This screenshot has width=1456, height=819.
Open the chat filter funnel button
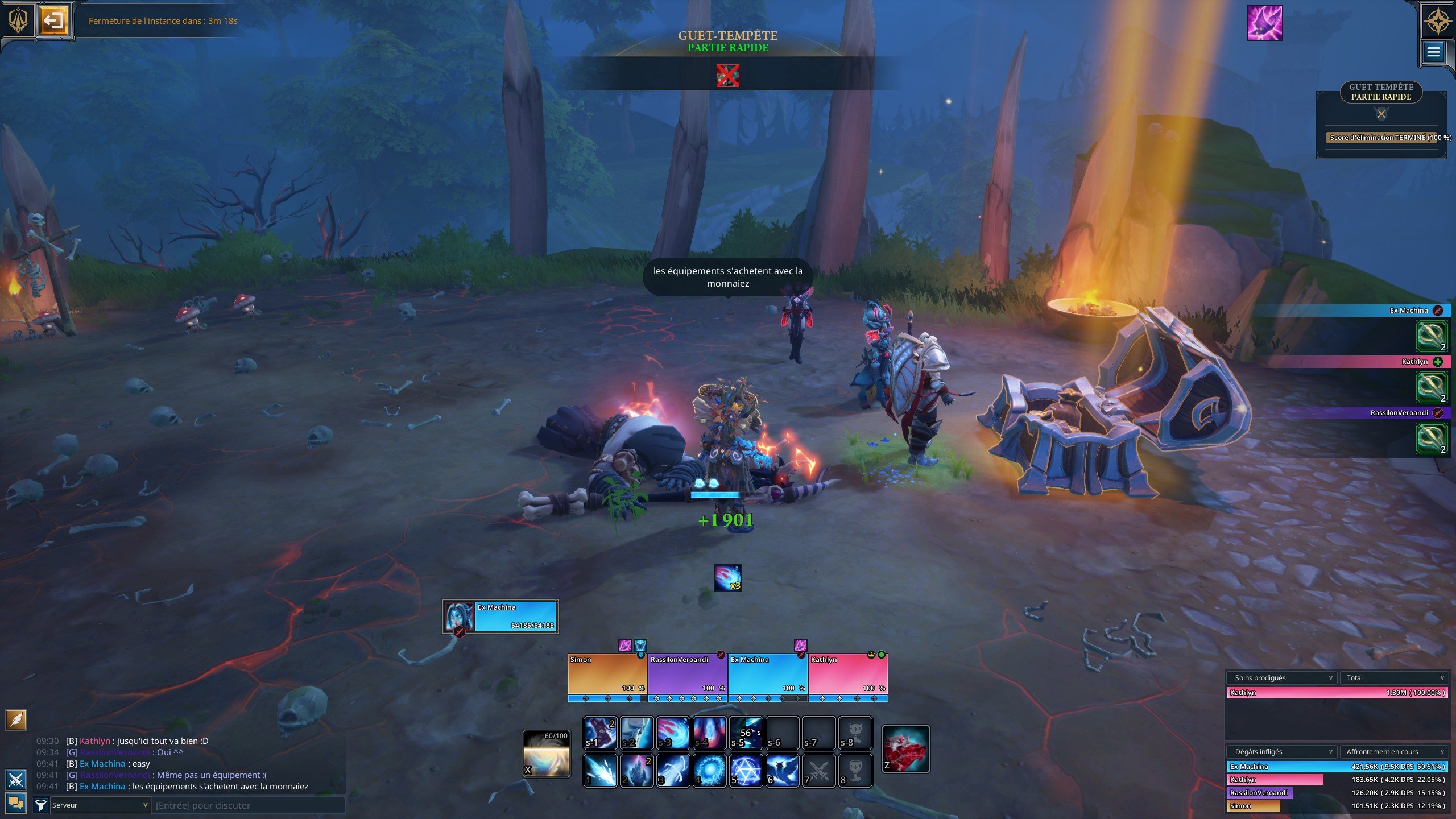[x=40, y=805]
